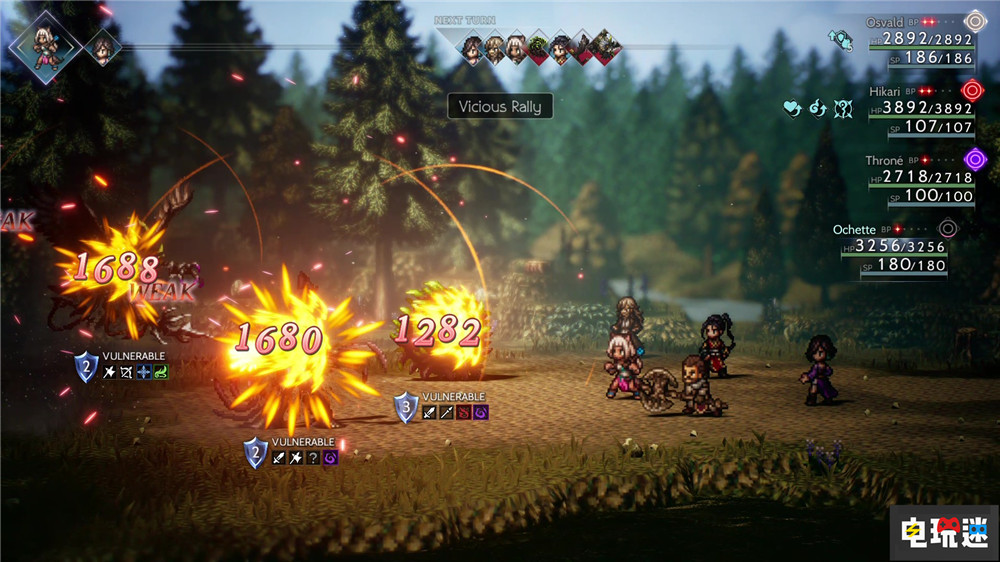
Task: Select the unrevealed question mark weakness
Action: coord(314,456)
